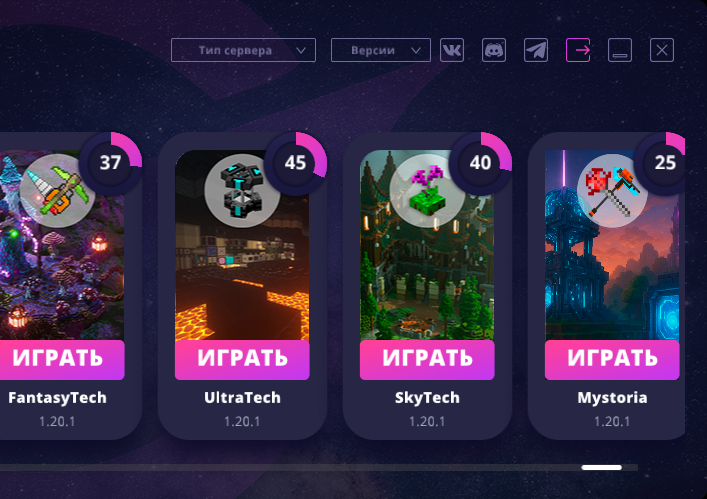Open the Discord server link
This screenshot has width=707, height=499.
click(x=494, y=50)
